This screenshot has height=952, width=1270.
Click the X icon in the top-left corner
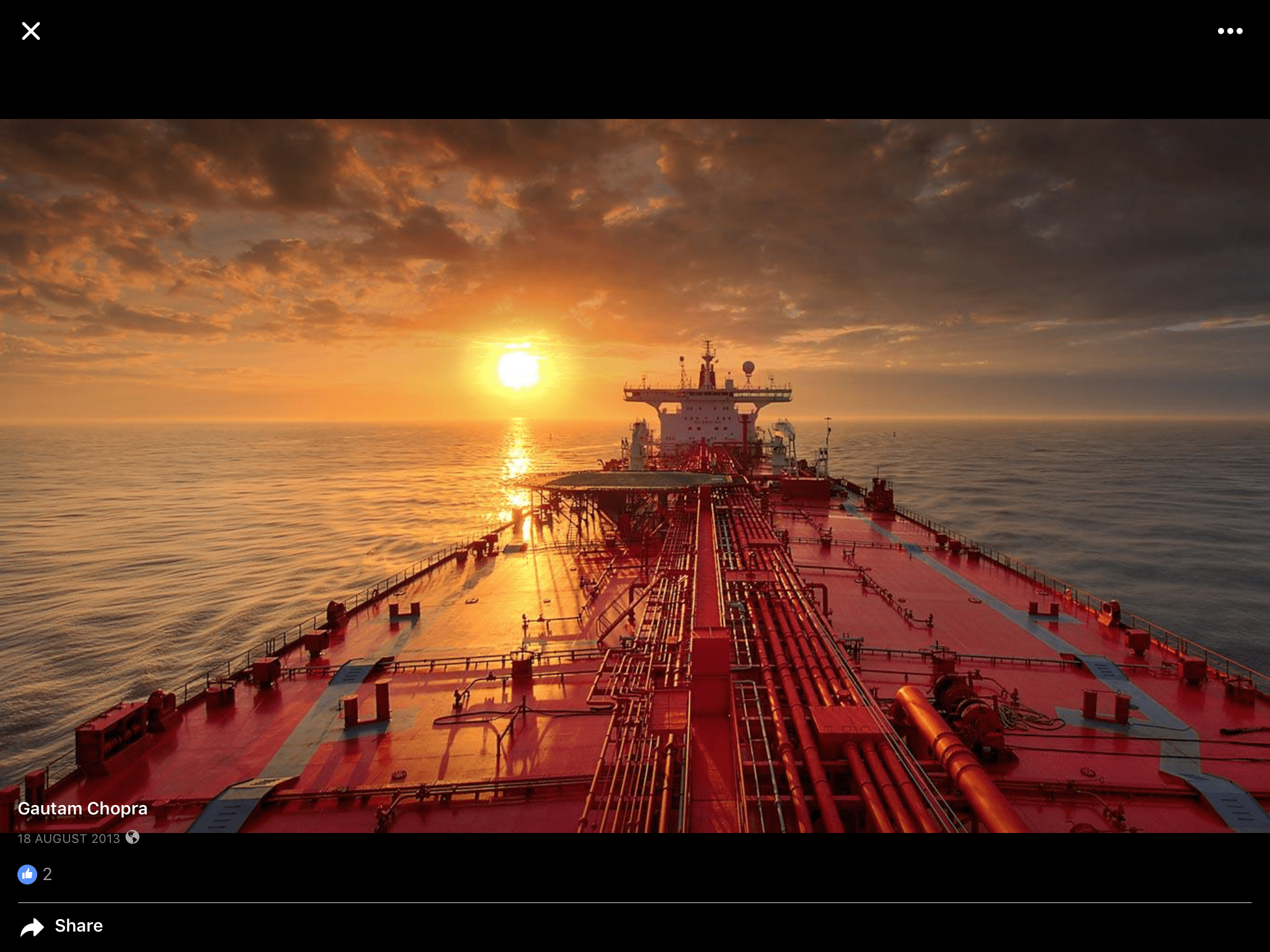[30, 30]
